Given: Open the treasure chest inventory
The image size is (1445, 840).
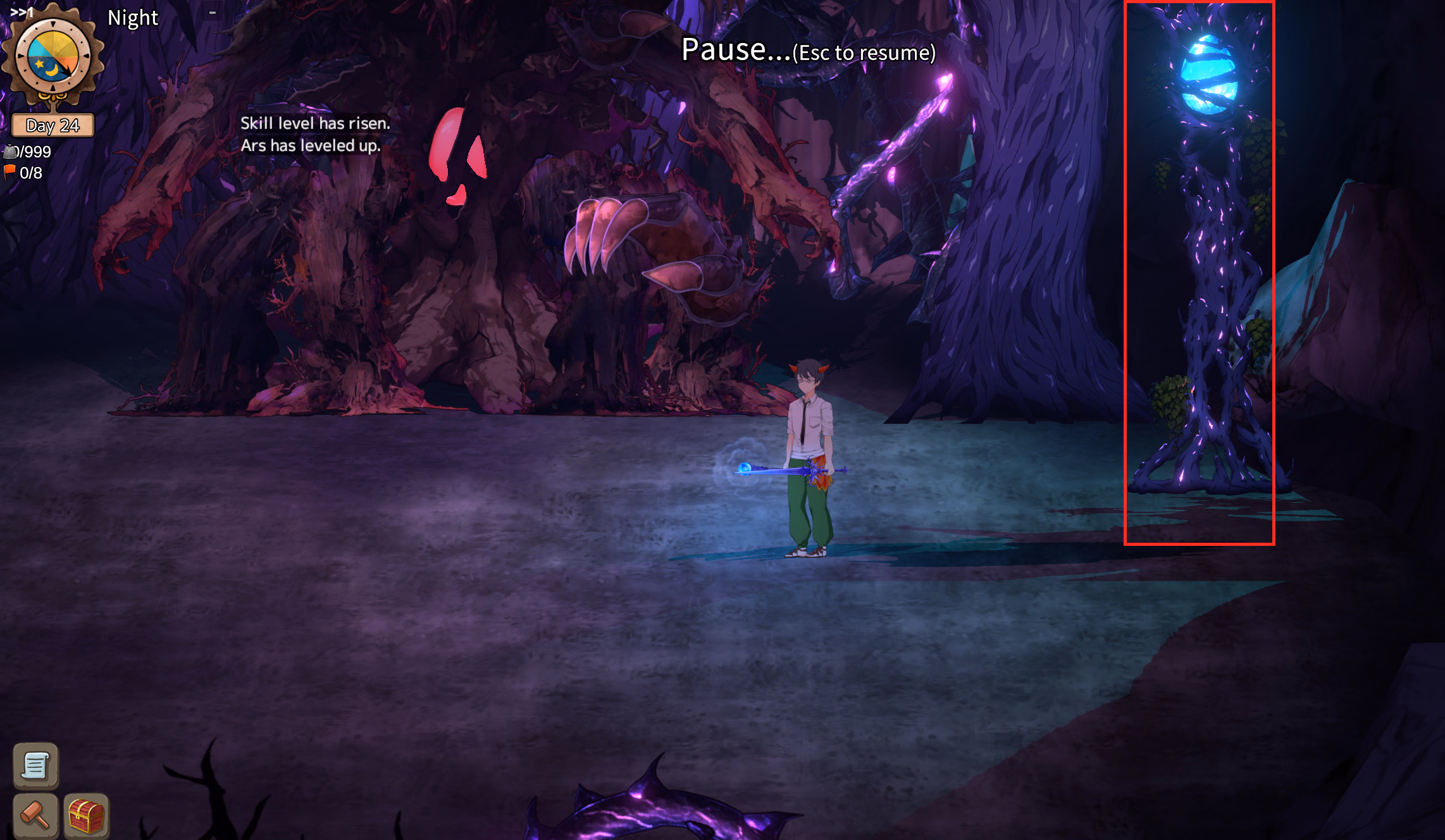Looking at the screenshot, I should pos(86,815).
